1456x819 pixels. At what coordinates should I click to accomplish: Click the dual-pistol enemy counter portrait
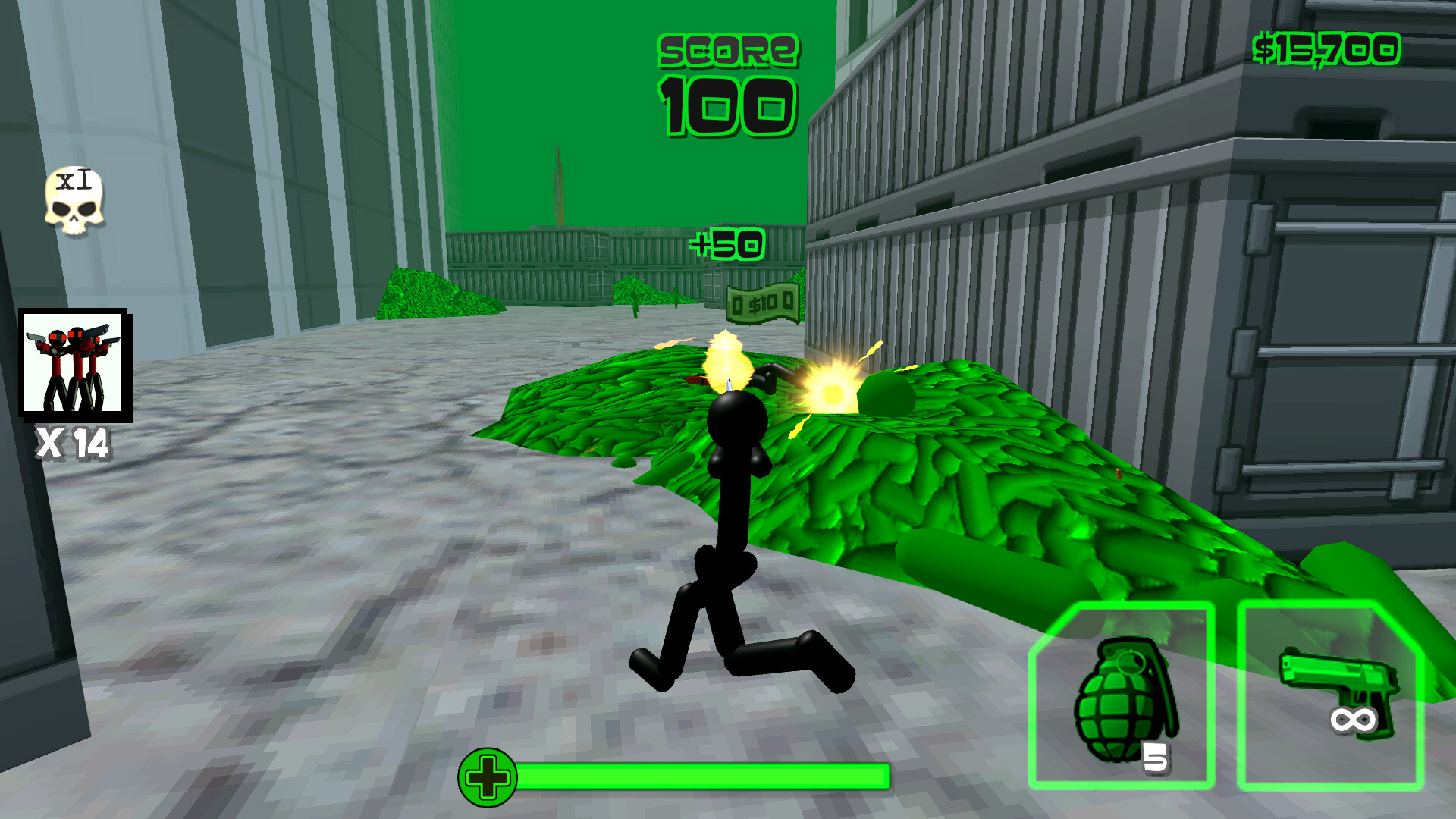click(74, 364)
